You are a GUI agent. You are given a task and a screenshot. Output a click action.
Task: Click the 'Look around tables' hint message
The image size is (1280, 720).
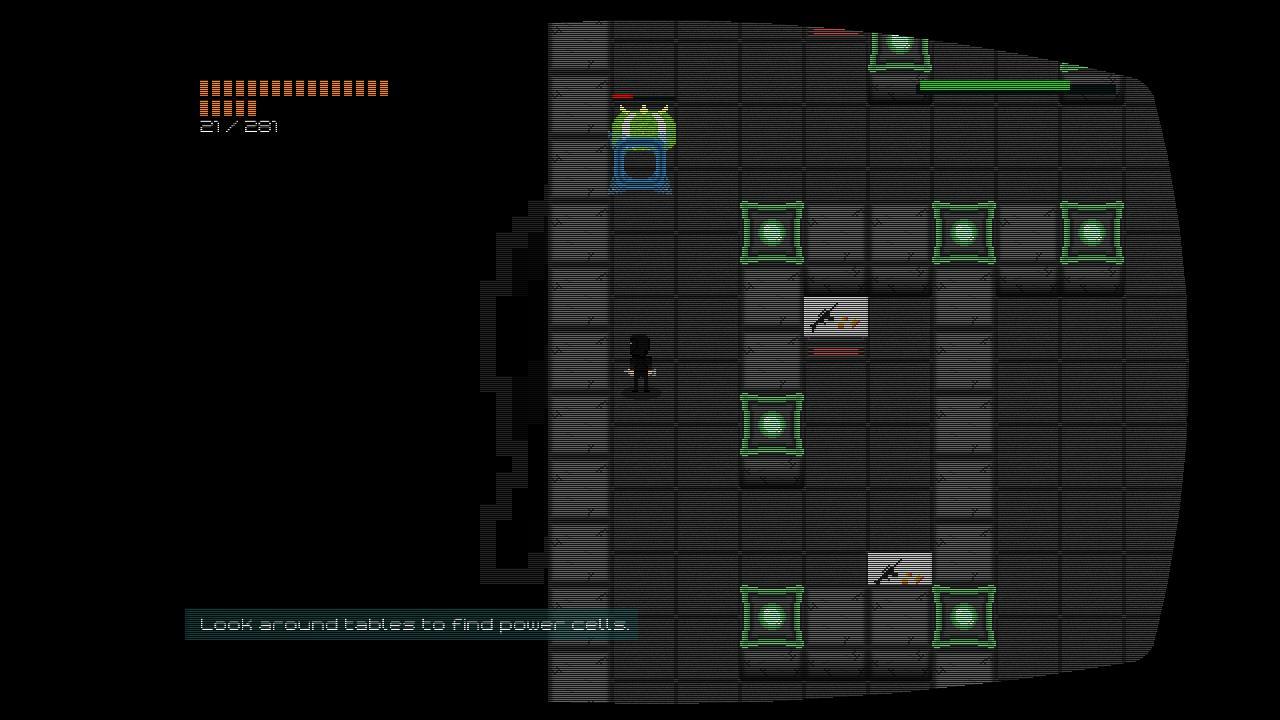414,624
